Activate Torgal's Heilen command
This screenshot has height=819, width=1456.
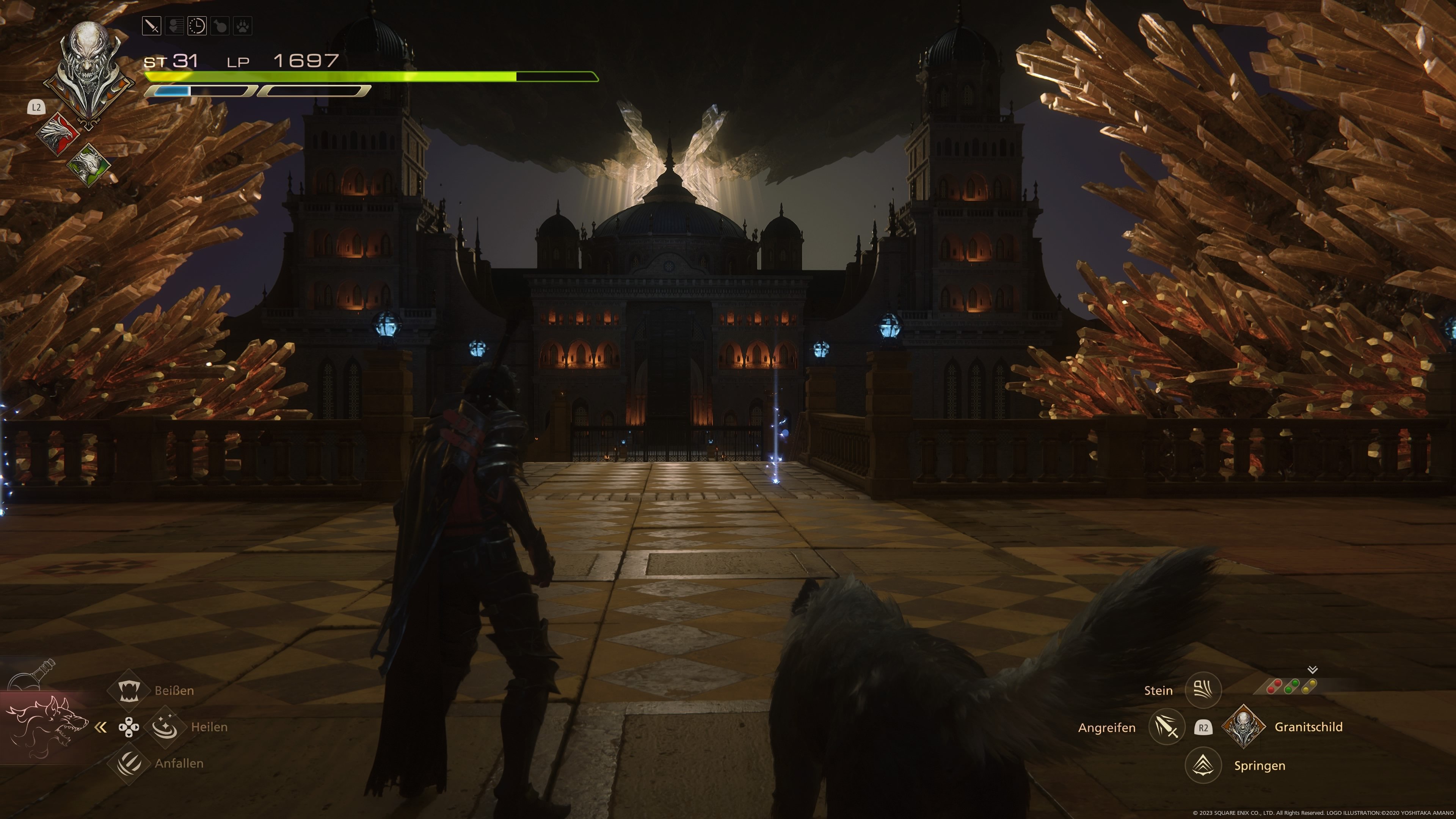coord(165,727)
